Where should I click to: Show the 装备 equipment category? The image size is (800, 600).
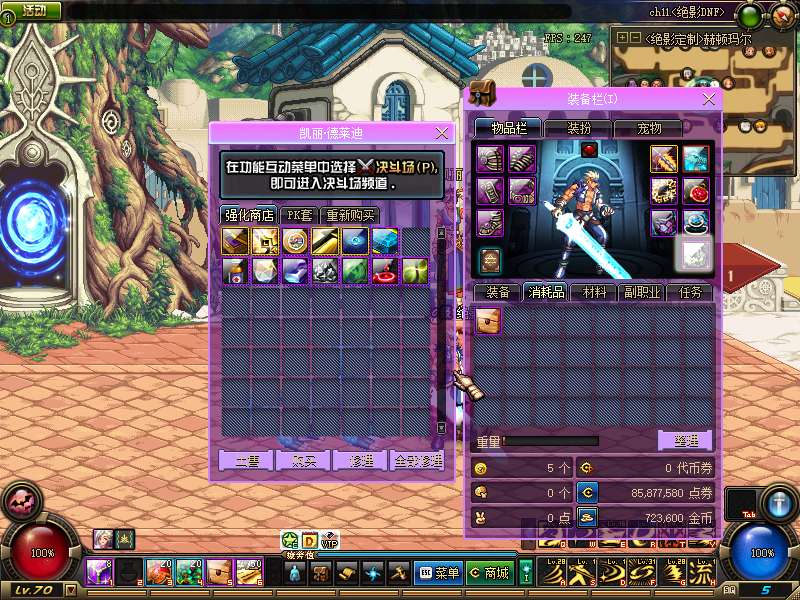498,292
